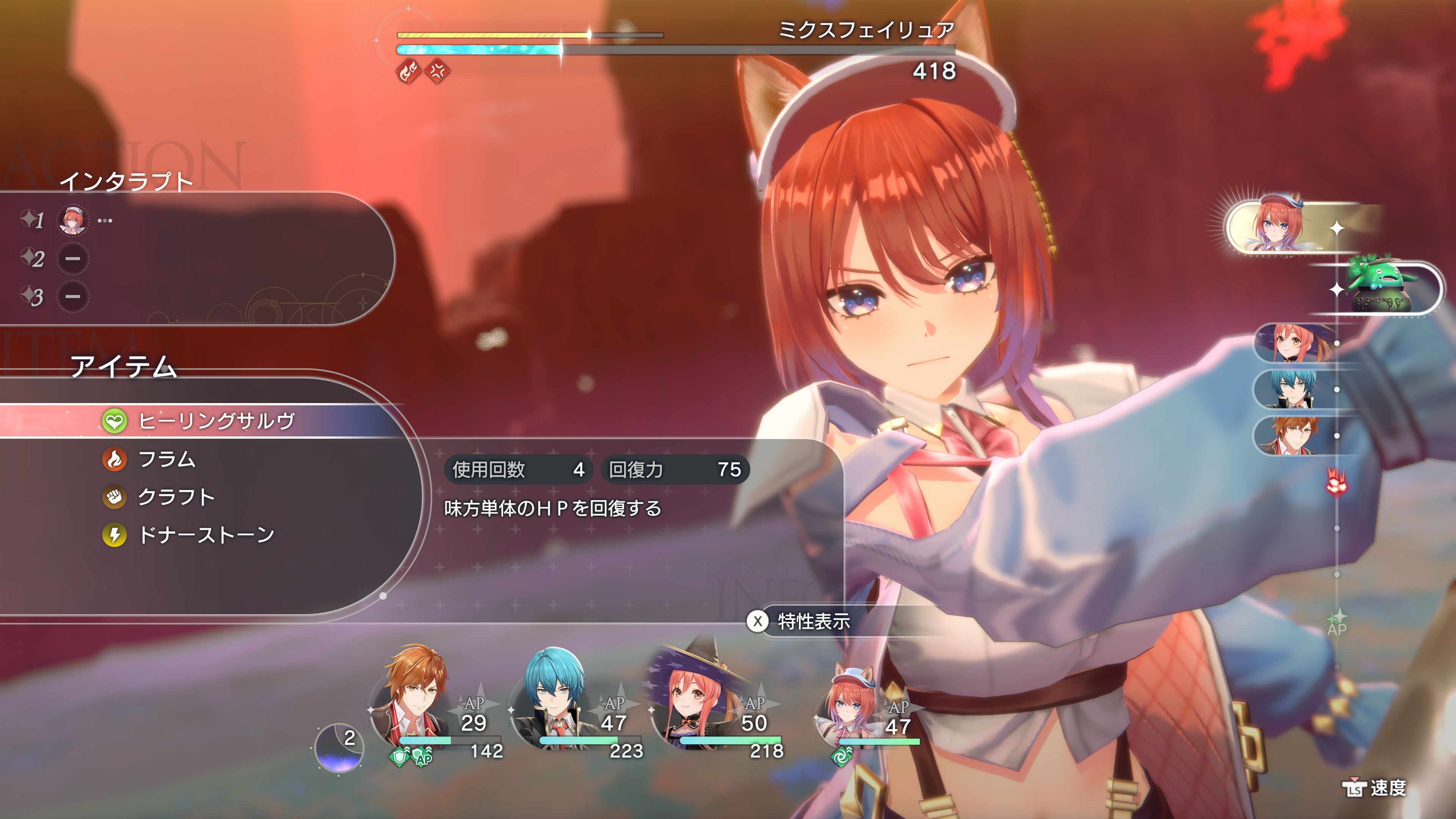Select ヒーリングサルヴ healing item
This screenshot has width=1456, height=819.
216,421
